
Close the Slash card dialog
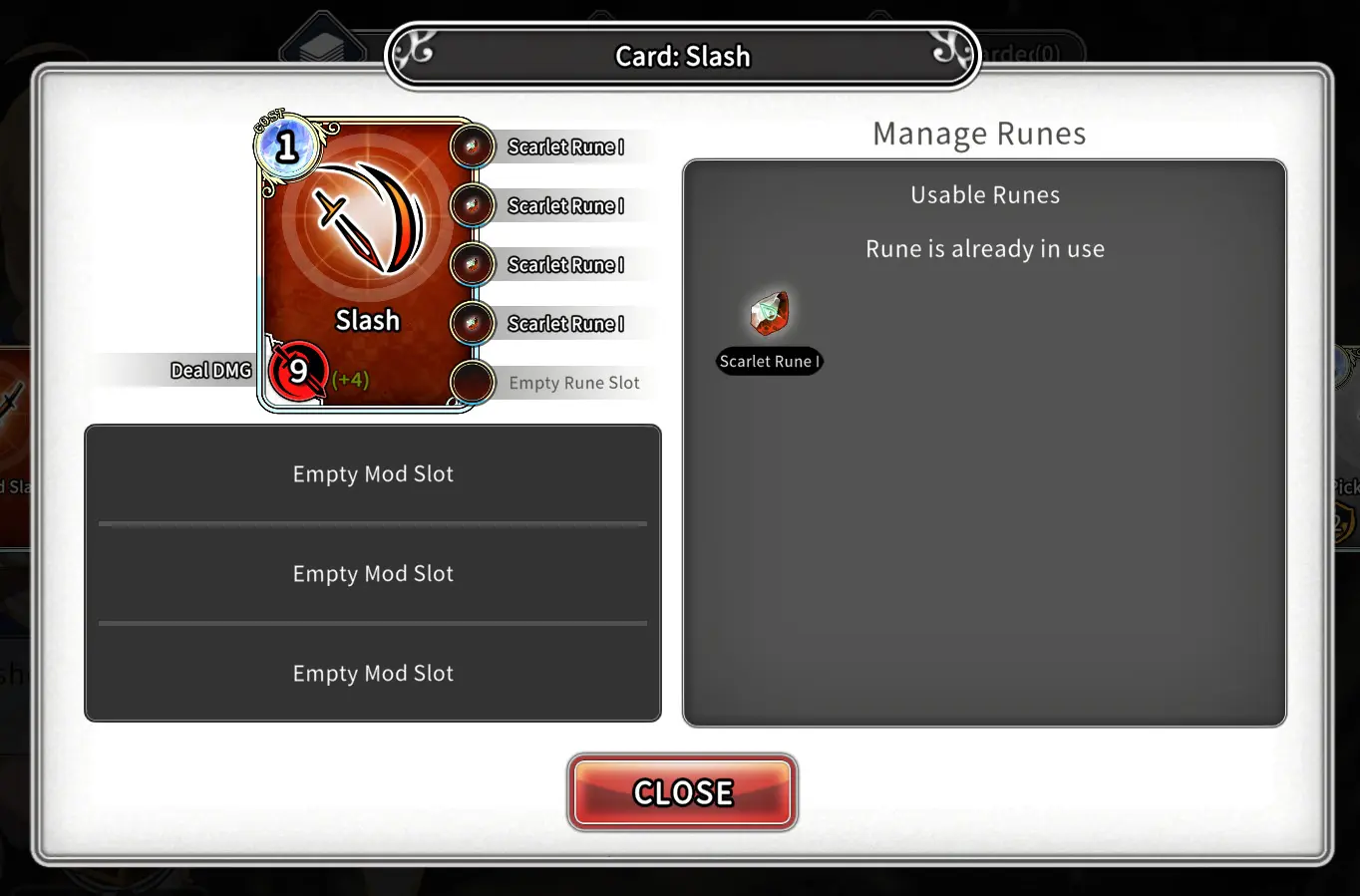(682, 792)
